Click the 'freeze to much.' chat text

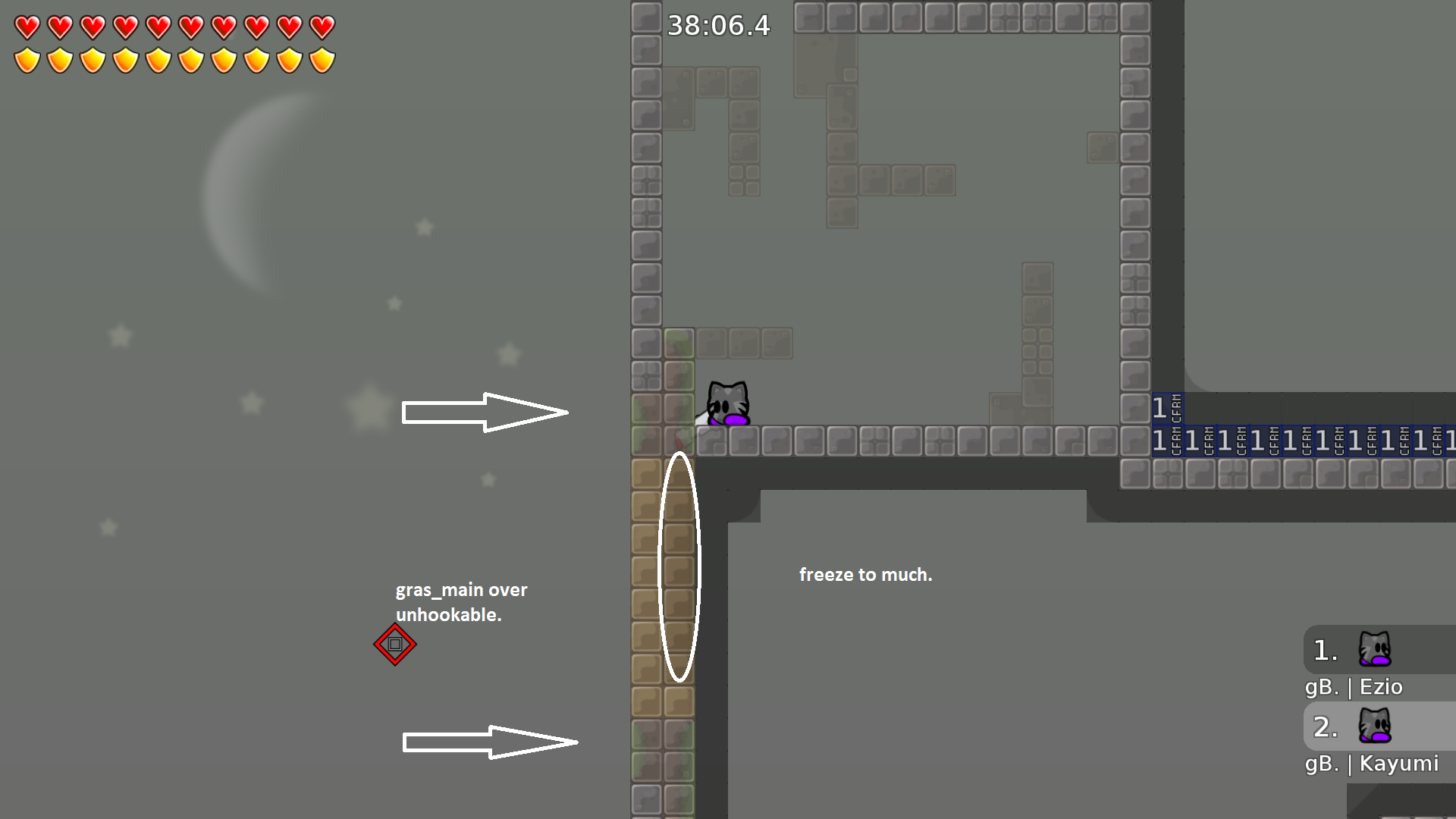[x=866, y=575]
